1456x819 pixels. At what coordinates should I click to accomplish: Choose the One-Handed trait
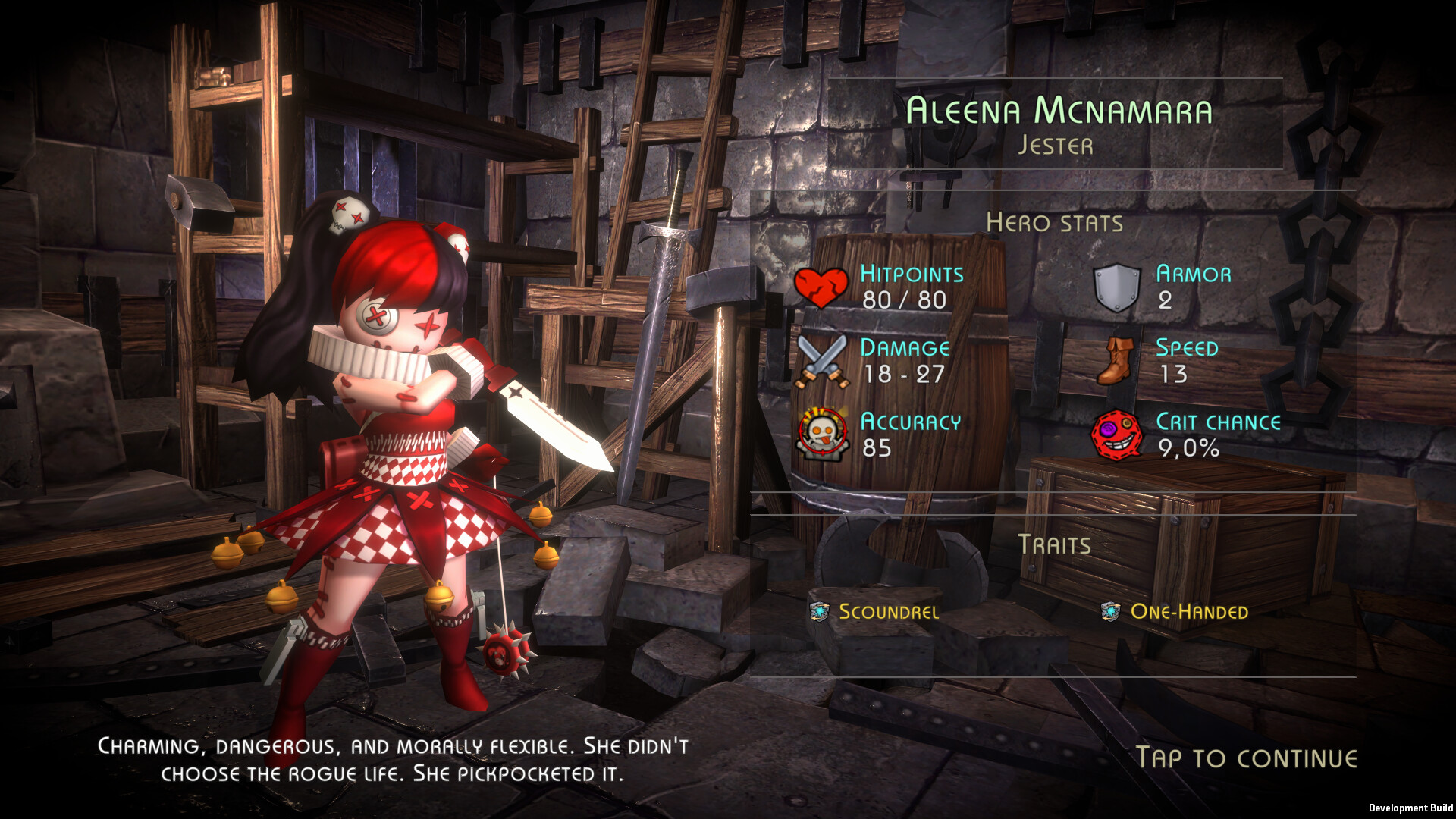coord(1188,611)
